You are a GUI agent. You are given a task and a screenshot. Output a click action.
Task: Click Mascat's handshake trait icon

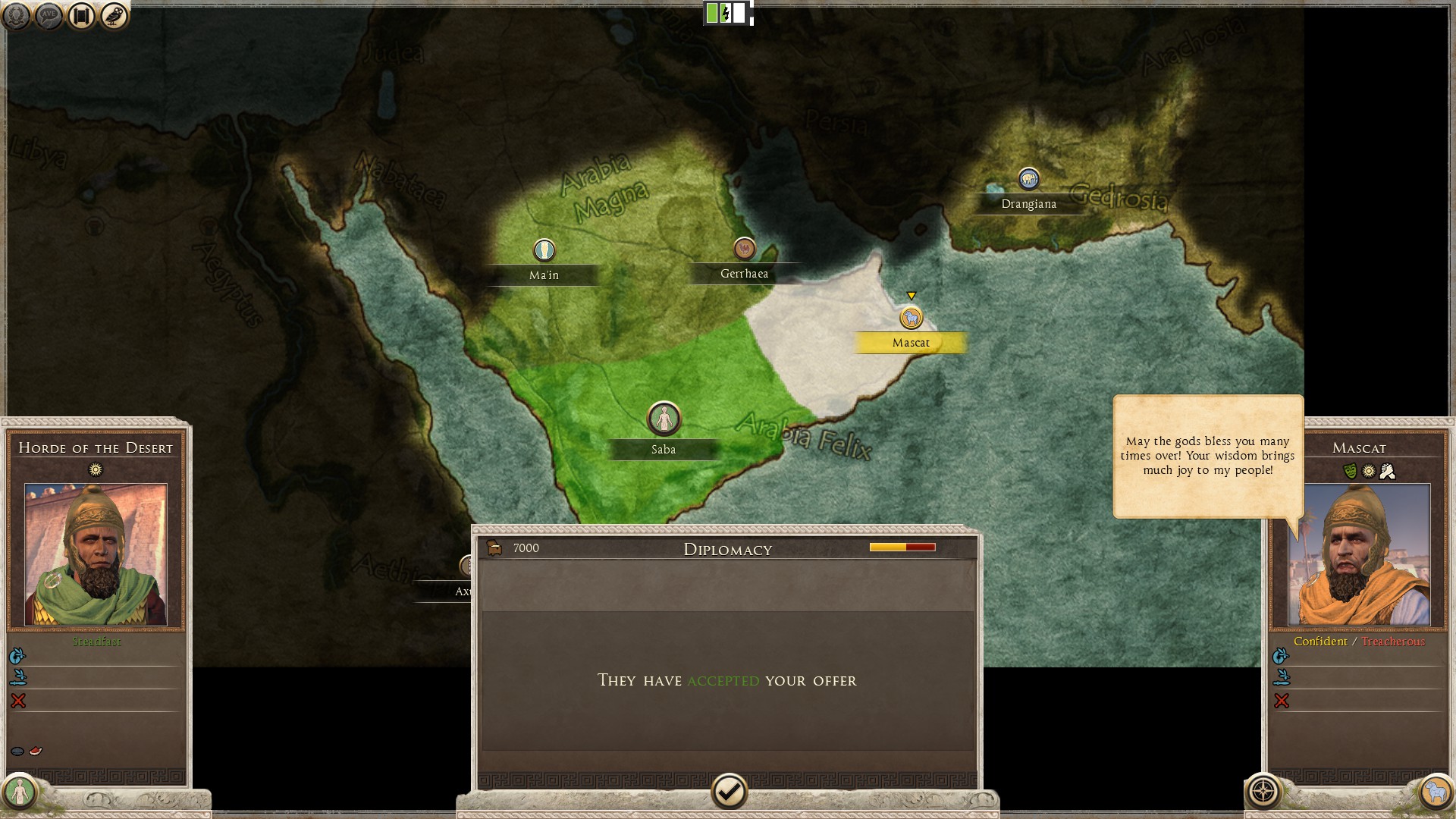[x=1387, y=472]
